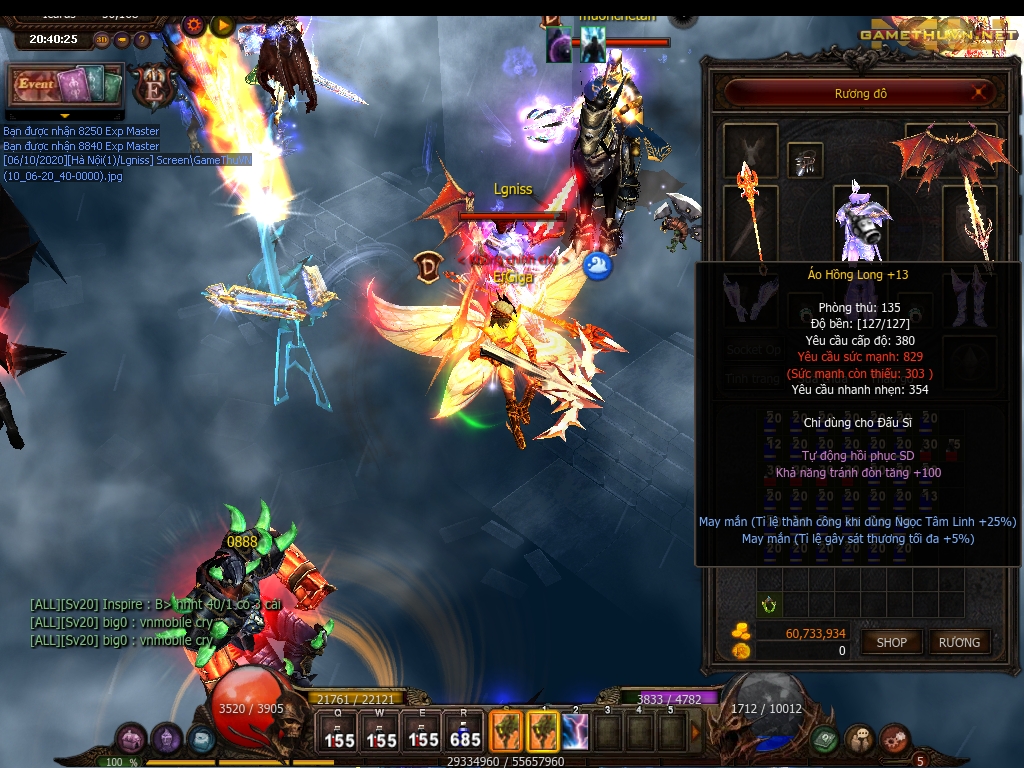Click the equipped helmet slot
This screenshot has height=768, width=1024.
pos(805,158)
